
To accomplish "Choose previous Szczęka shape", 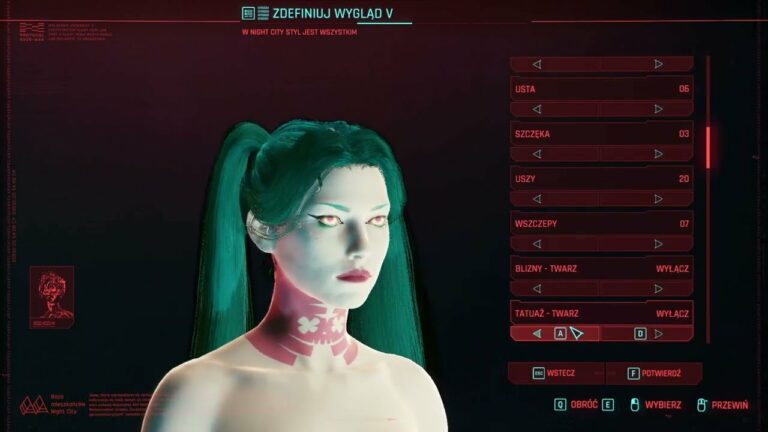I will coord(537,154).
